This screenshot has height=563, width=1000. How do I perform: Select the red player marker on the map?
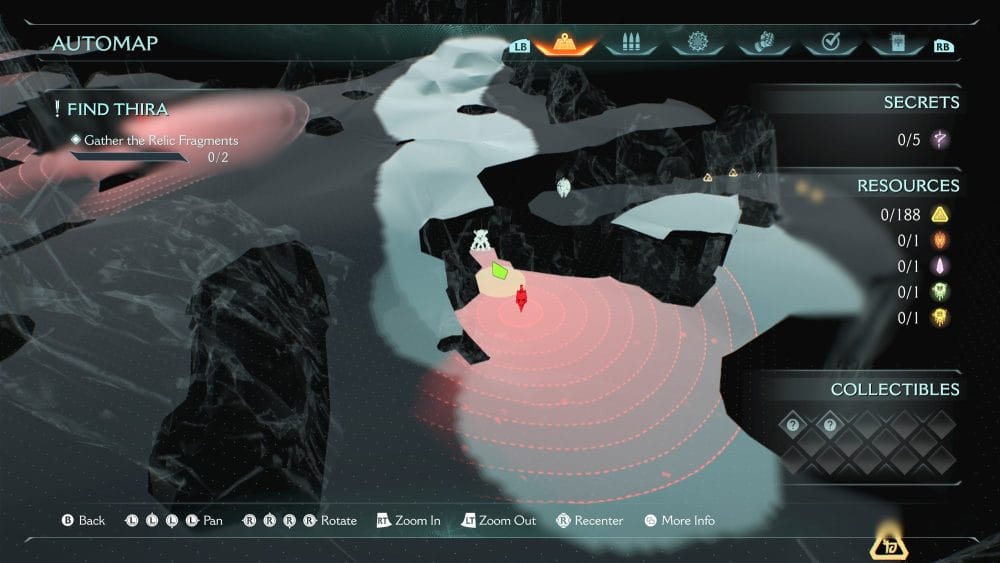[521, 298]
